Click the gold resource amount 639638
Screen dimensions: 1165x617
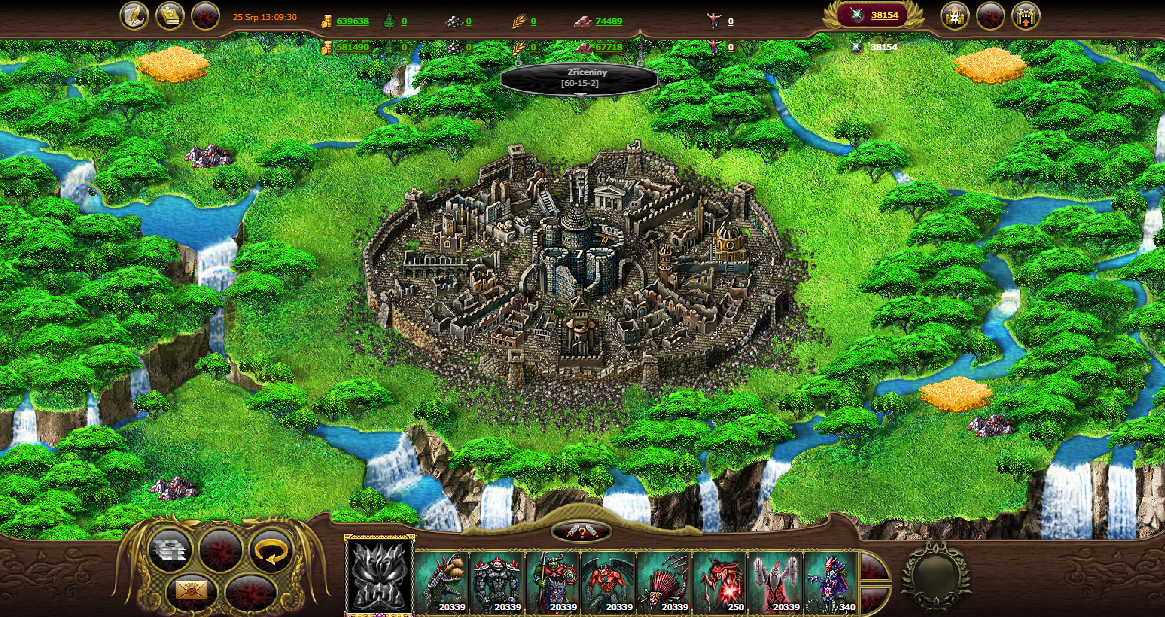[352, 21]
